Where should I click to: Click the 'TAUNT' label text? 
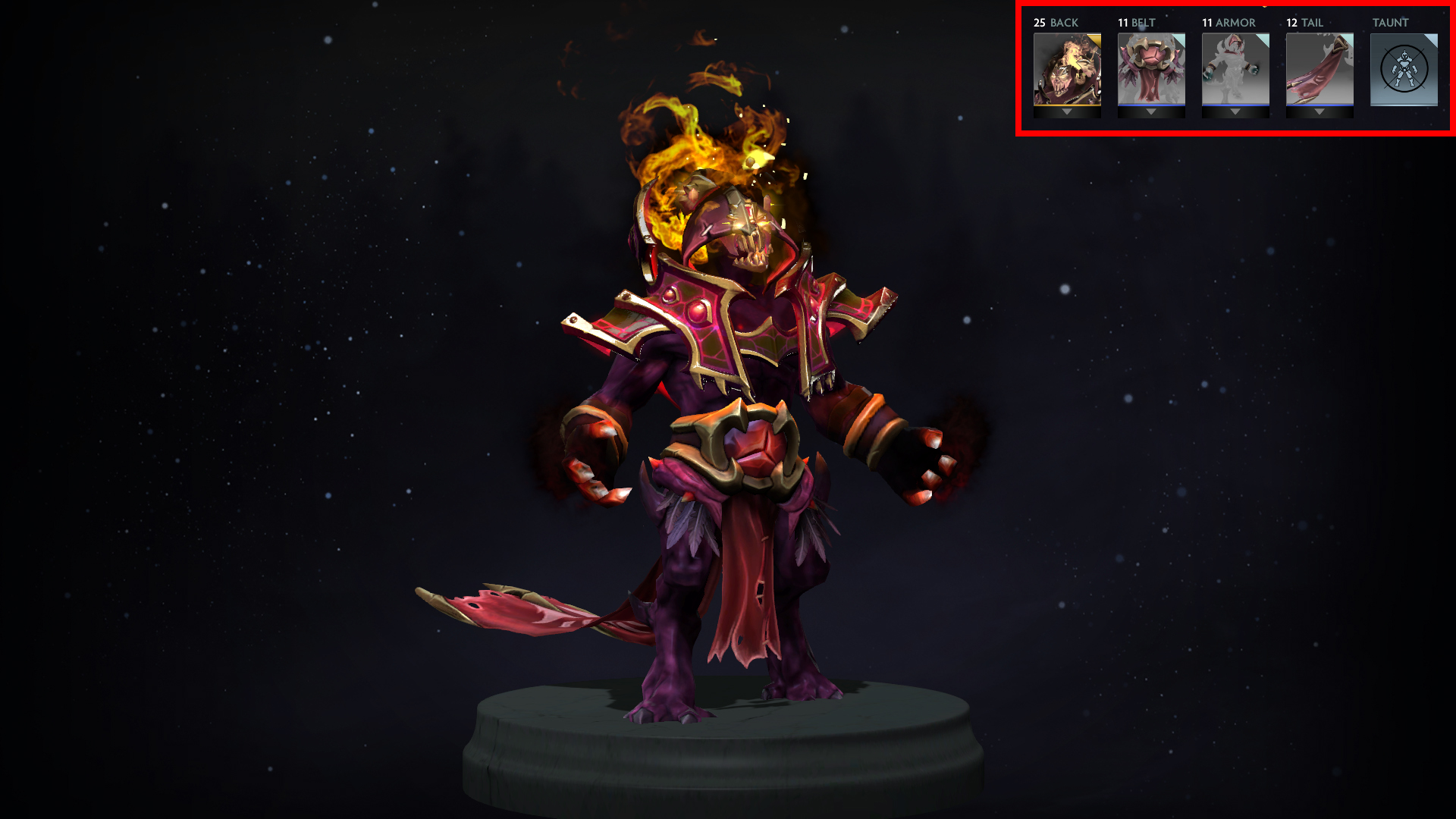pyautogui.click(x=1391, y=23)
